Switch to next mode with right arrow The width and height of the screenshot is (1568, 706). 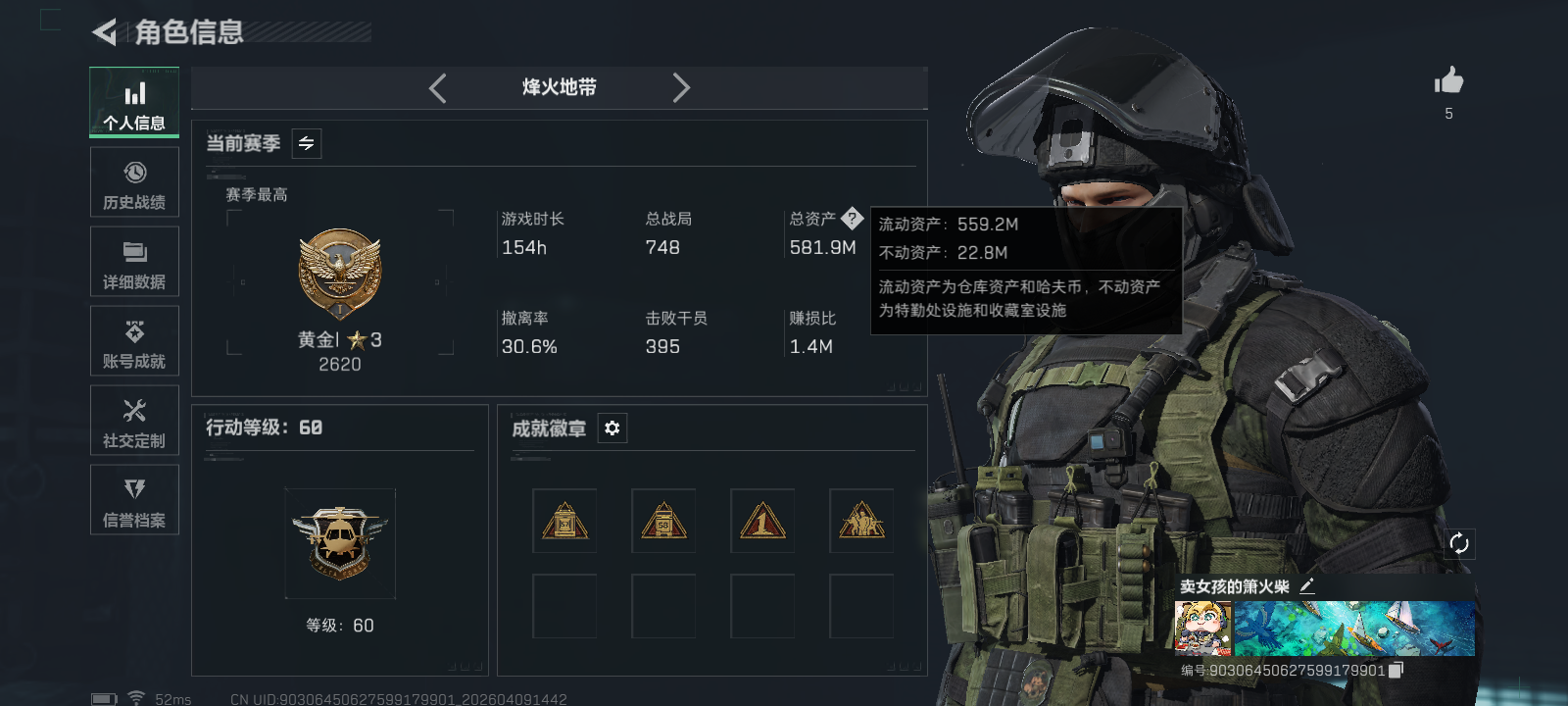point(682,88)
